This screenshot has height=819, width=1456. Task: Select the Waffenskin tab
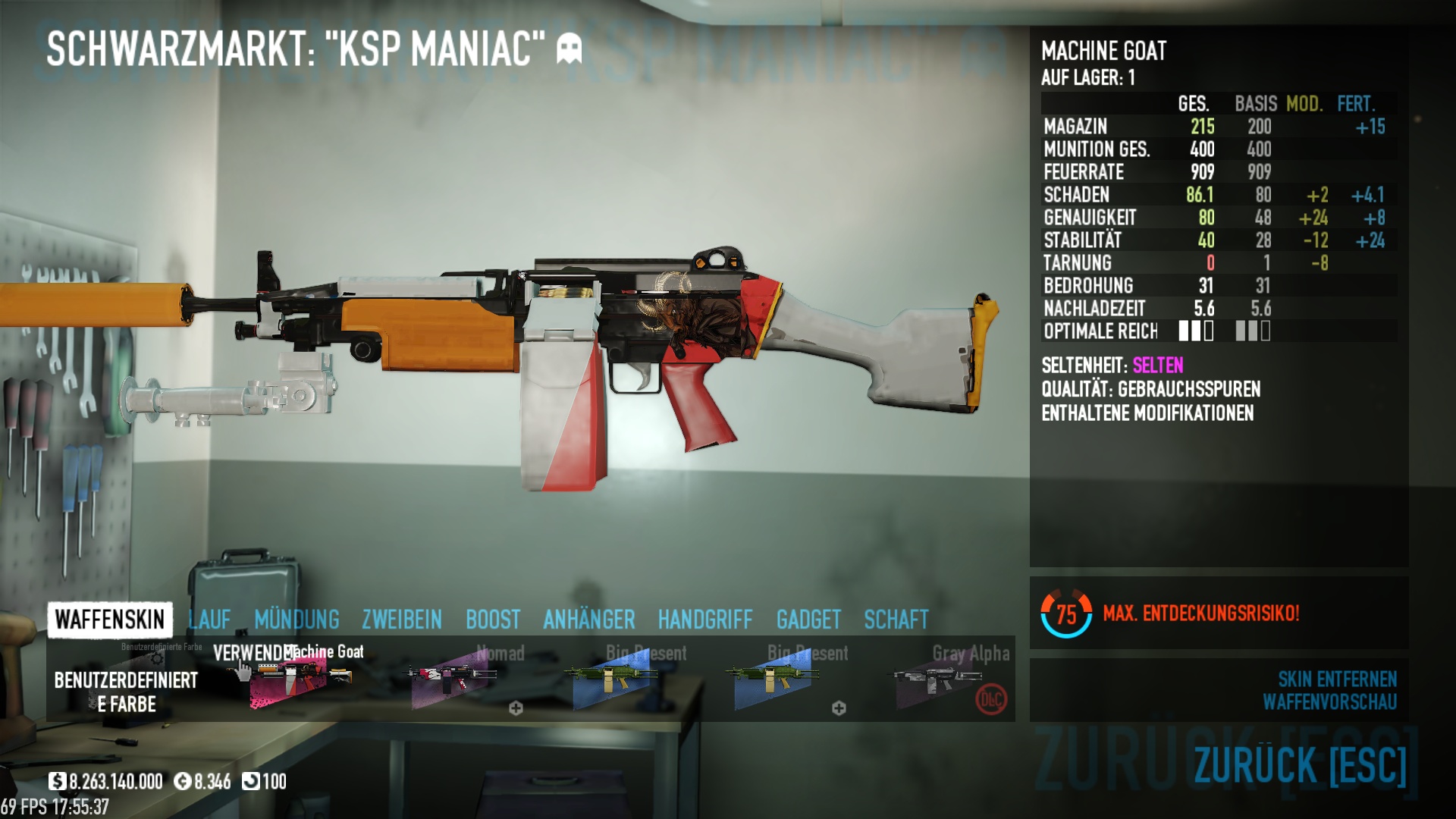110,620
